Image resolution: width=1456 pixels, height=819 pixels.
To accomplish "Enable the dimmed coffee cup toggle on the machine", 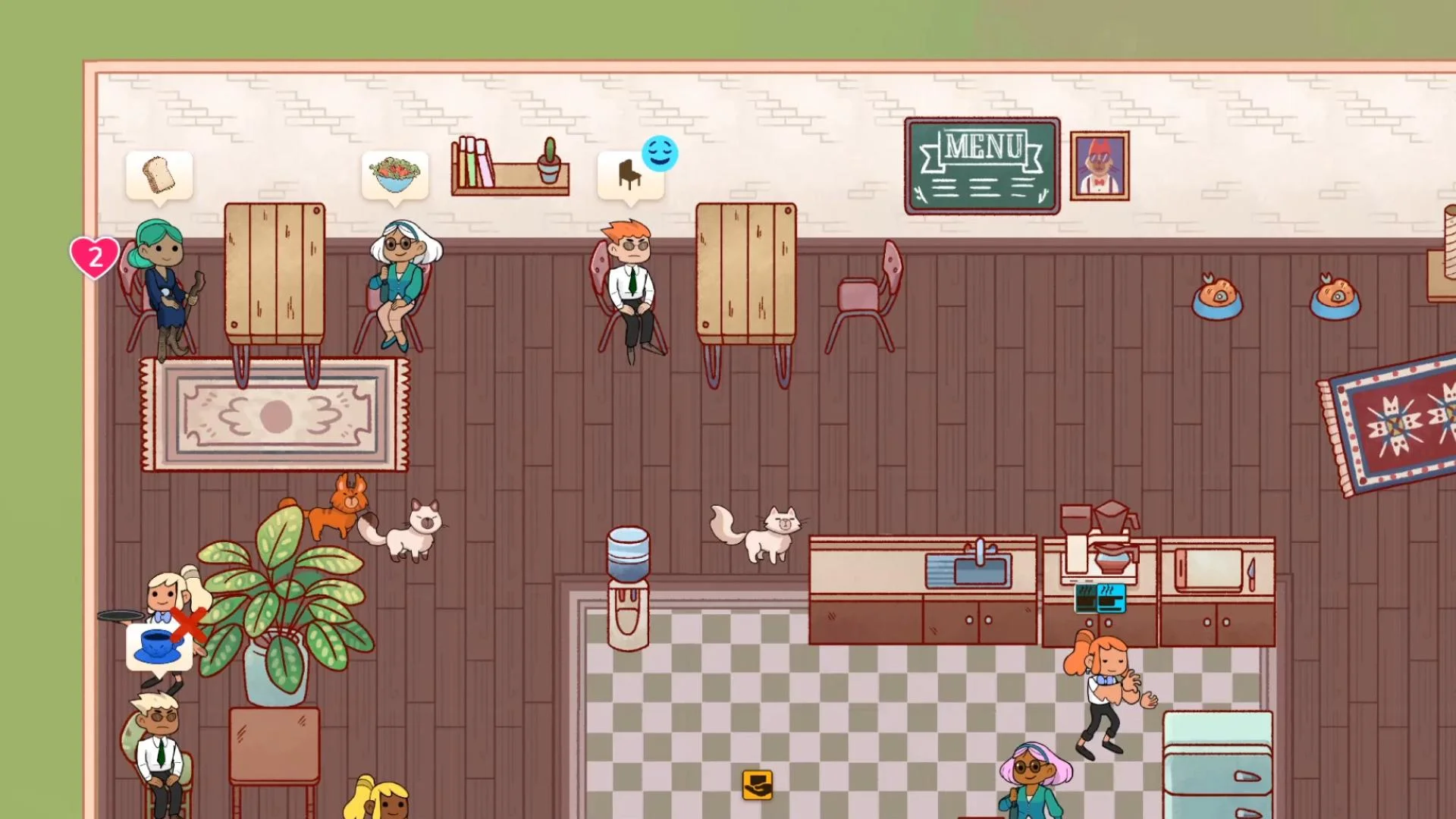I will [1084, 599].
